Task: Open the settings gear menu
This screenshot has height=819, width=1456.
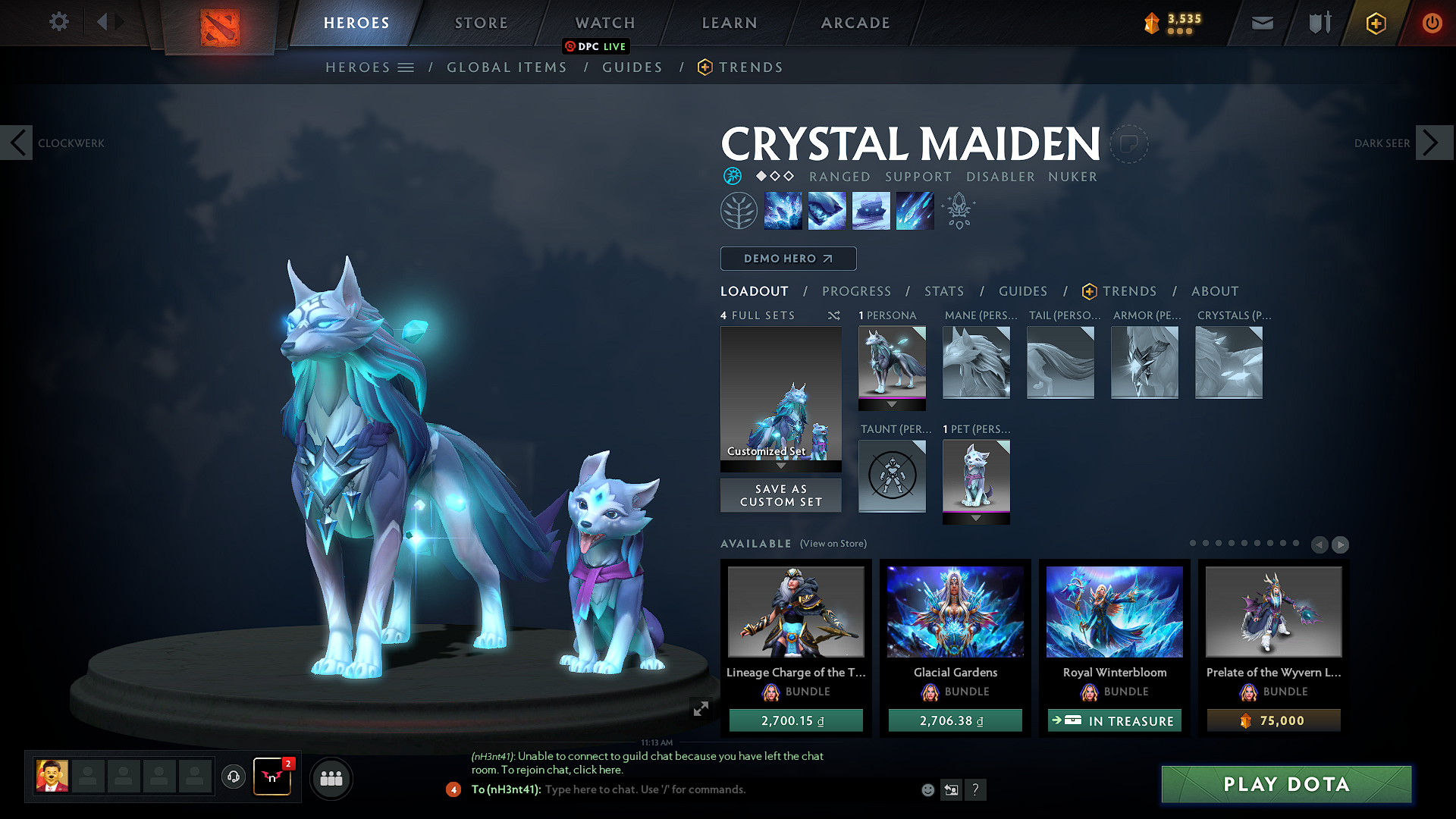Action: point(58,22)
